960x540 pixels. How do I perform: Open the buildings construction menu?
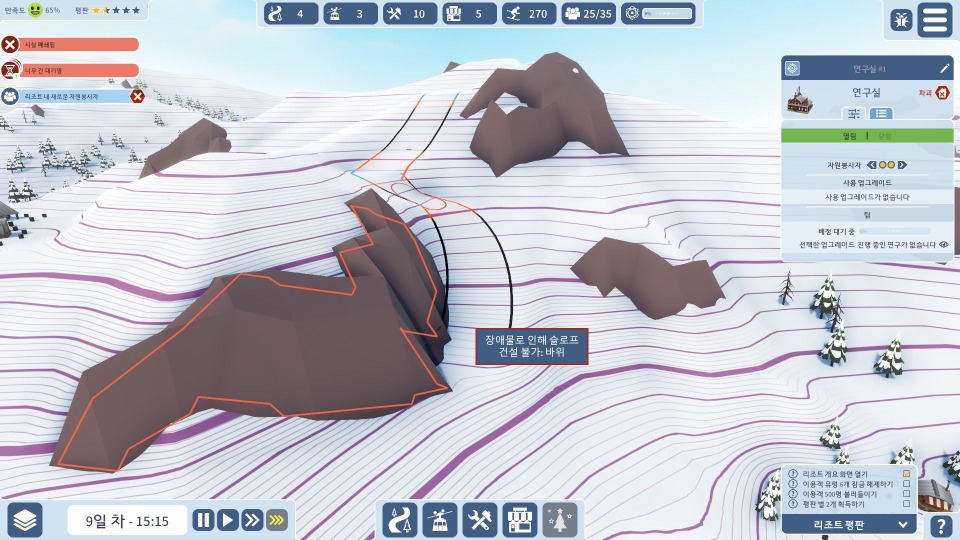click(x=520, y=520)
